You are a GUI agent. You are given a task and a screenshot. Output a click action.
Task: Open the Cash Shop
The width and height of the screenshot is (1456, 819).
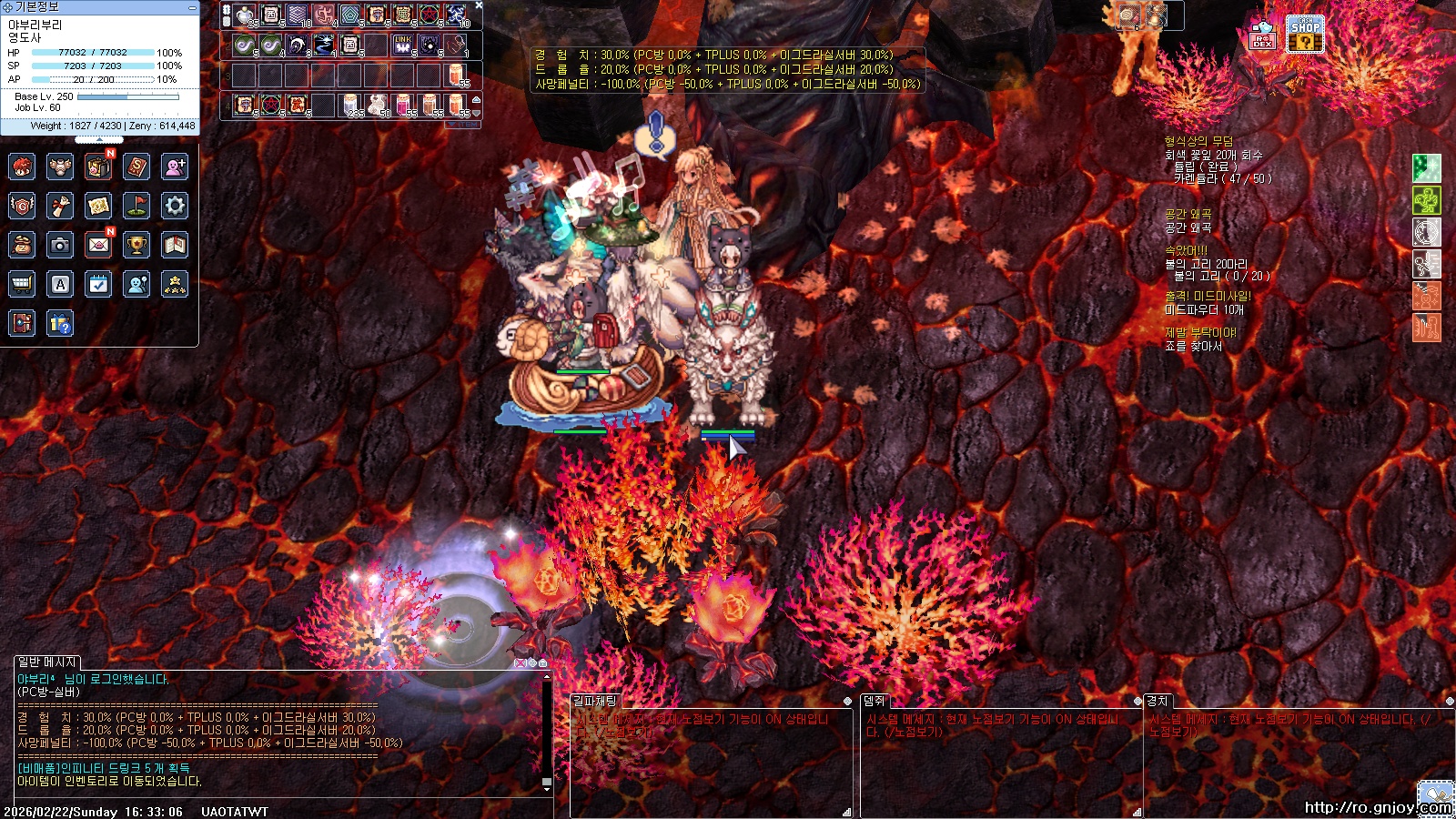(x=1304, y=35)
